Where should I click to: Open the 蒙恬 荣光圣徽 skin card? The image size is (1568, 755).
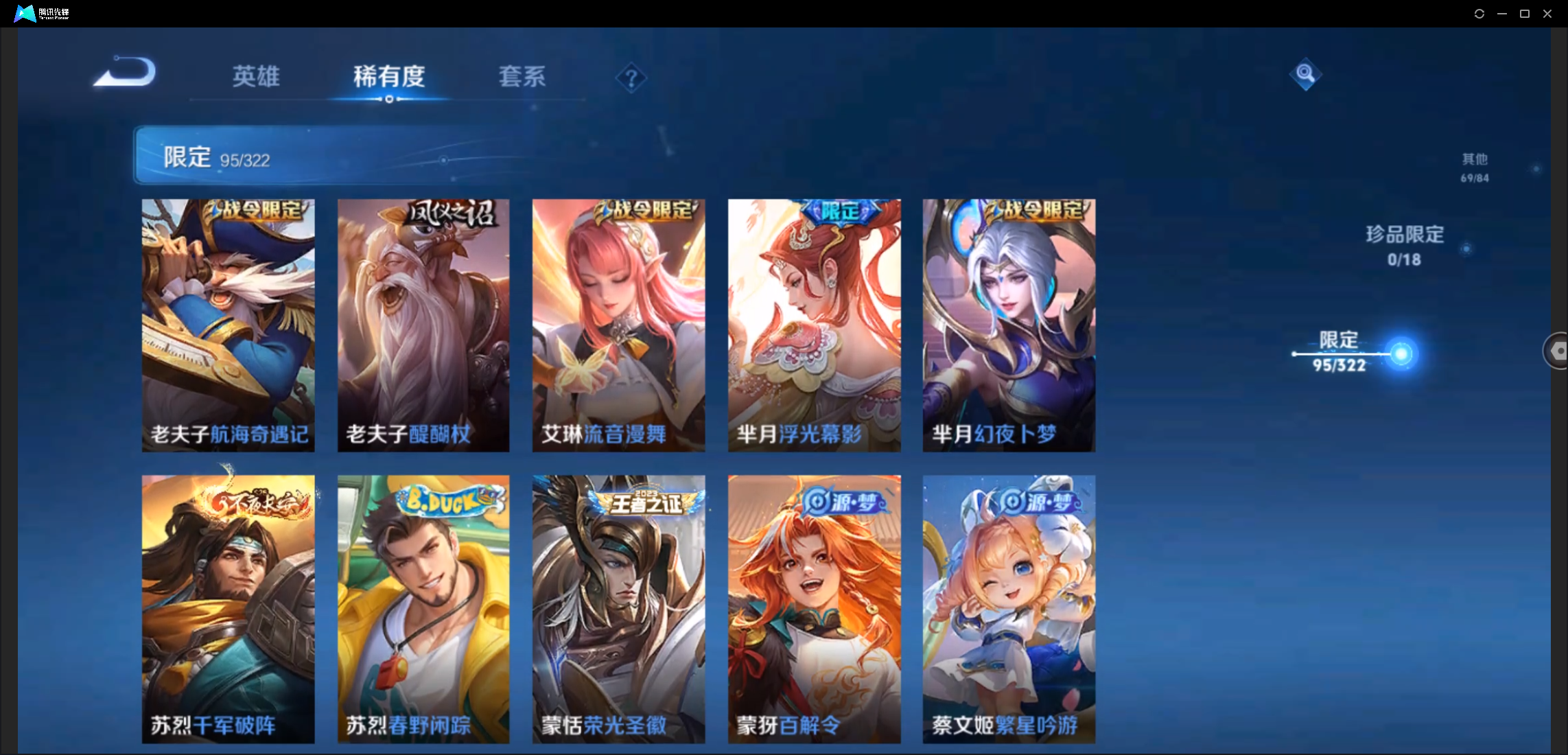click(618, 608)
